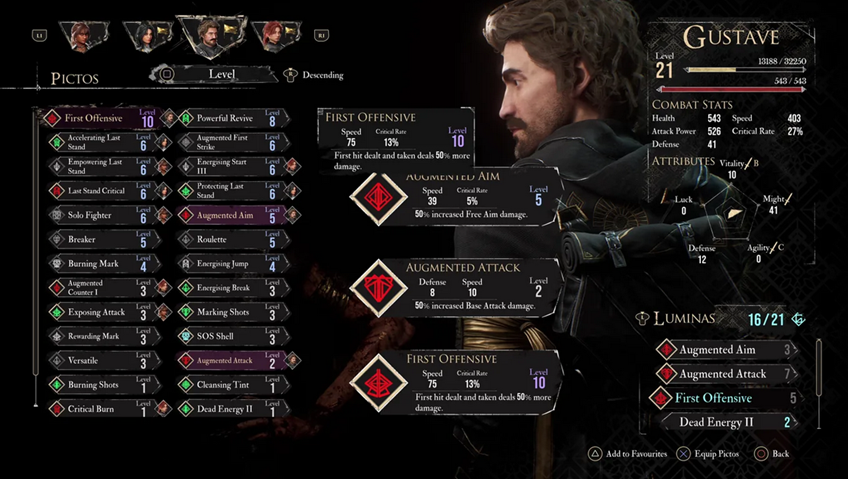This screenshot has height=479, width=848.
Task: Choose the short brown-haired woman's portrait
Action: coord(79,37)
